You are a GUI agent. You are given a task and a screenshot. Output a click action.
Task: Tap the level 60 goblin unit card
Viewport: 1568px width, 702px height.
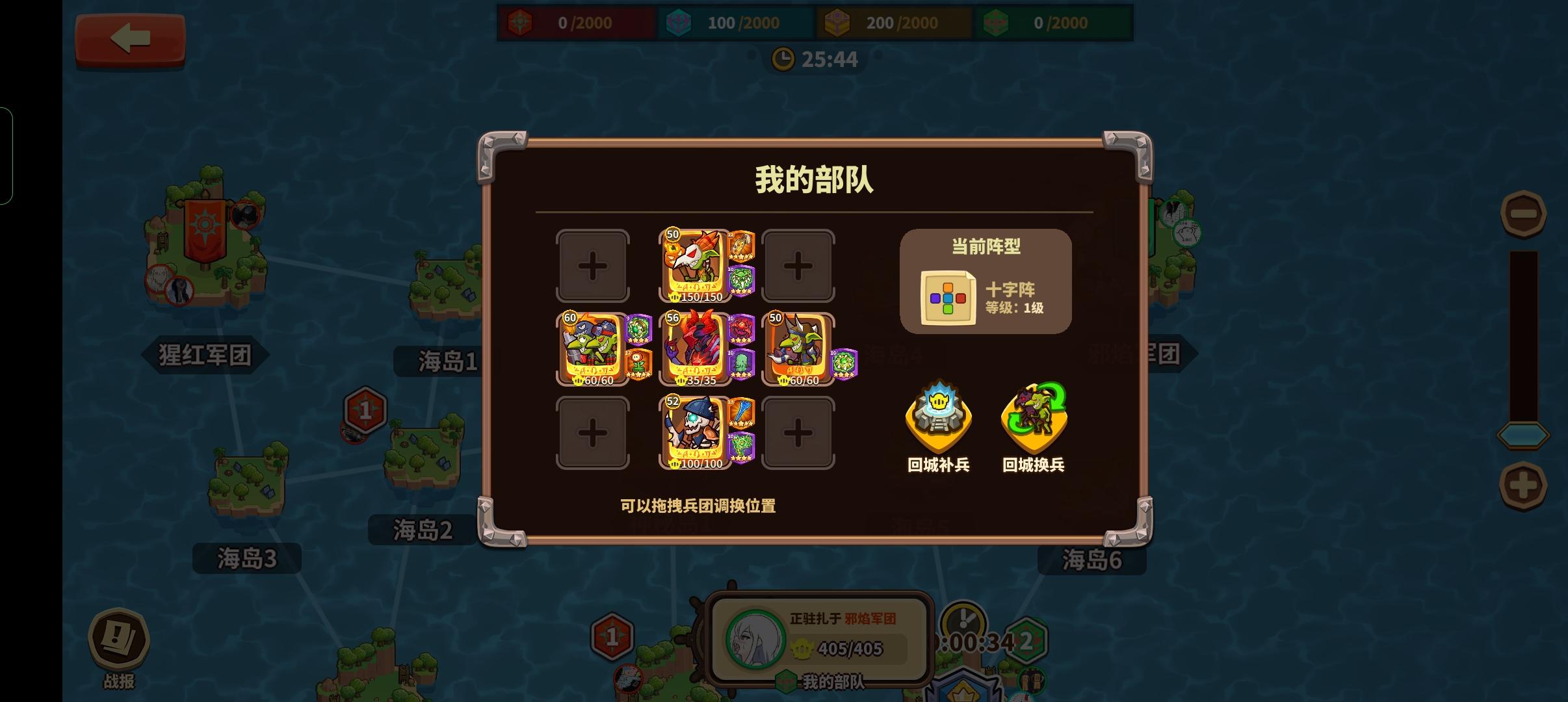592,348
